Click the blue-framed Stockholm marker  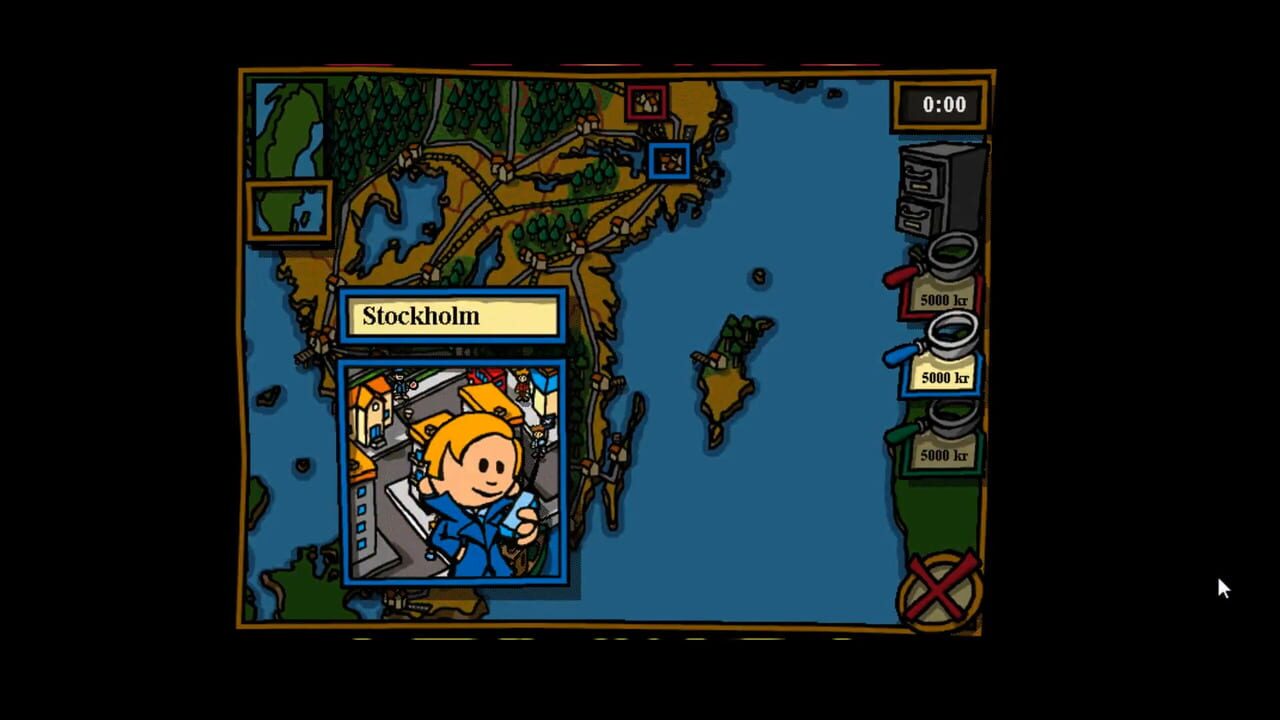pos(670,160)
